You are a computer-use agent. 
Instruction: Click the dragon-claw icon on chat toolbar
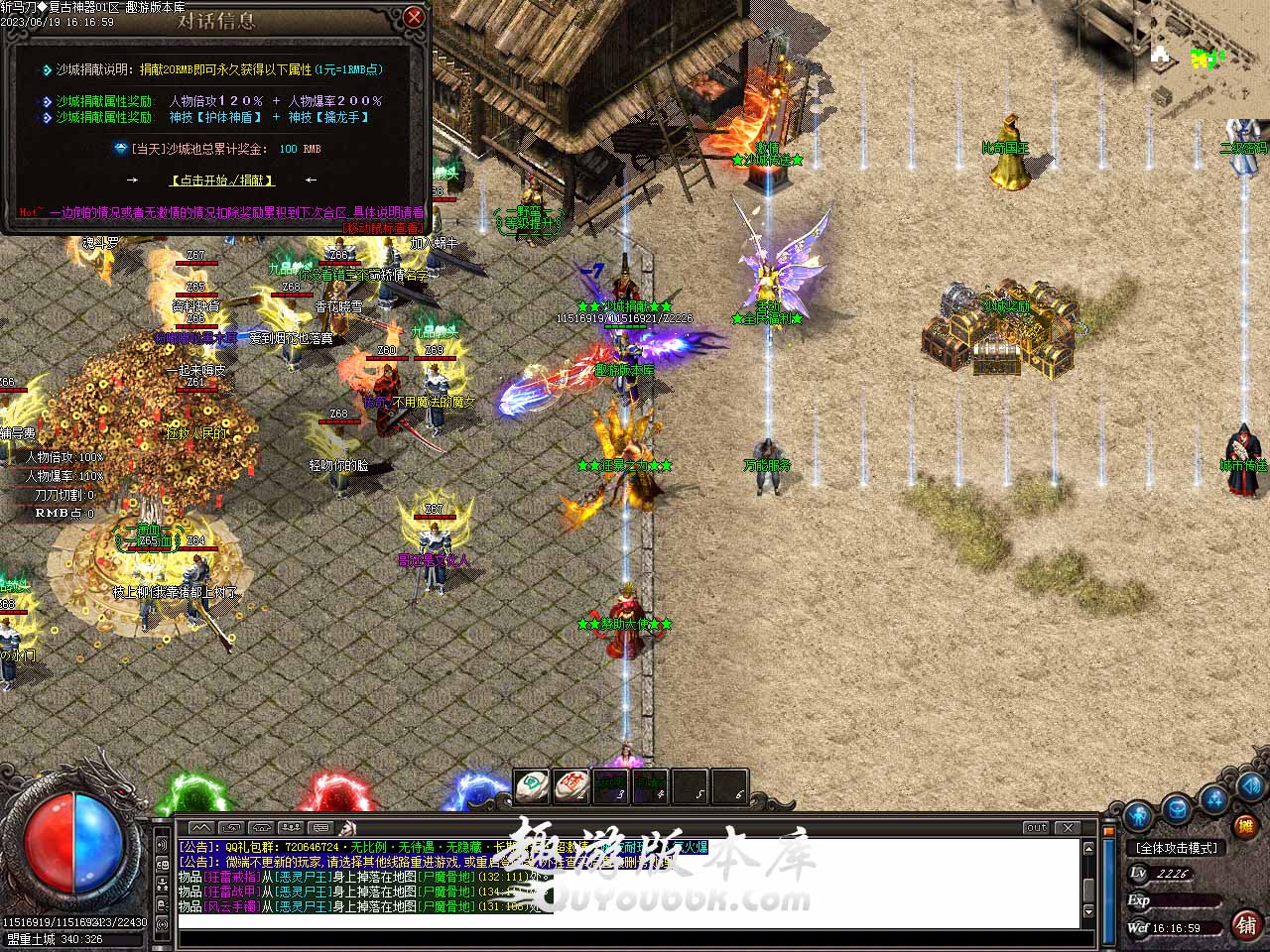(x=346, y=827)
